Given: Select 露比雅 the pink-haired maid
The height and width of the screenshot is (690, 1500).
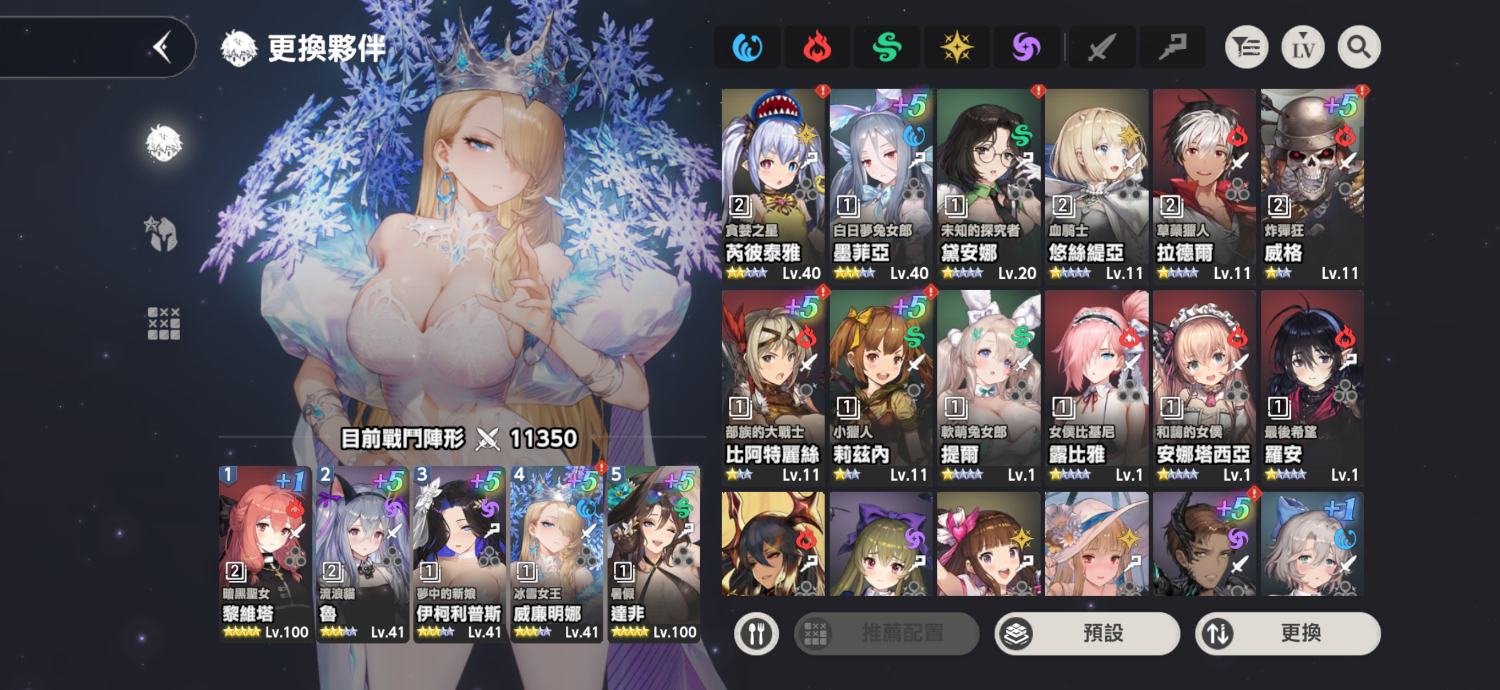Looking at the screenshot, I should click(x=1097, y=387).
